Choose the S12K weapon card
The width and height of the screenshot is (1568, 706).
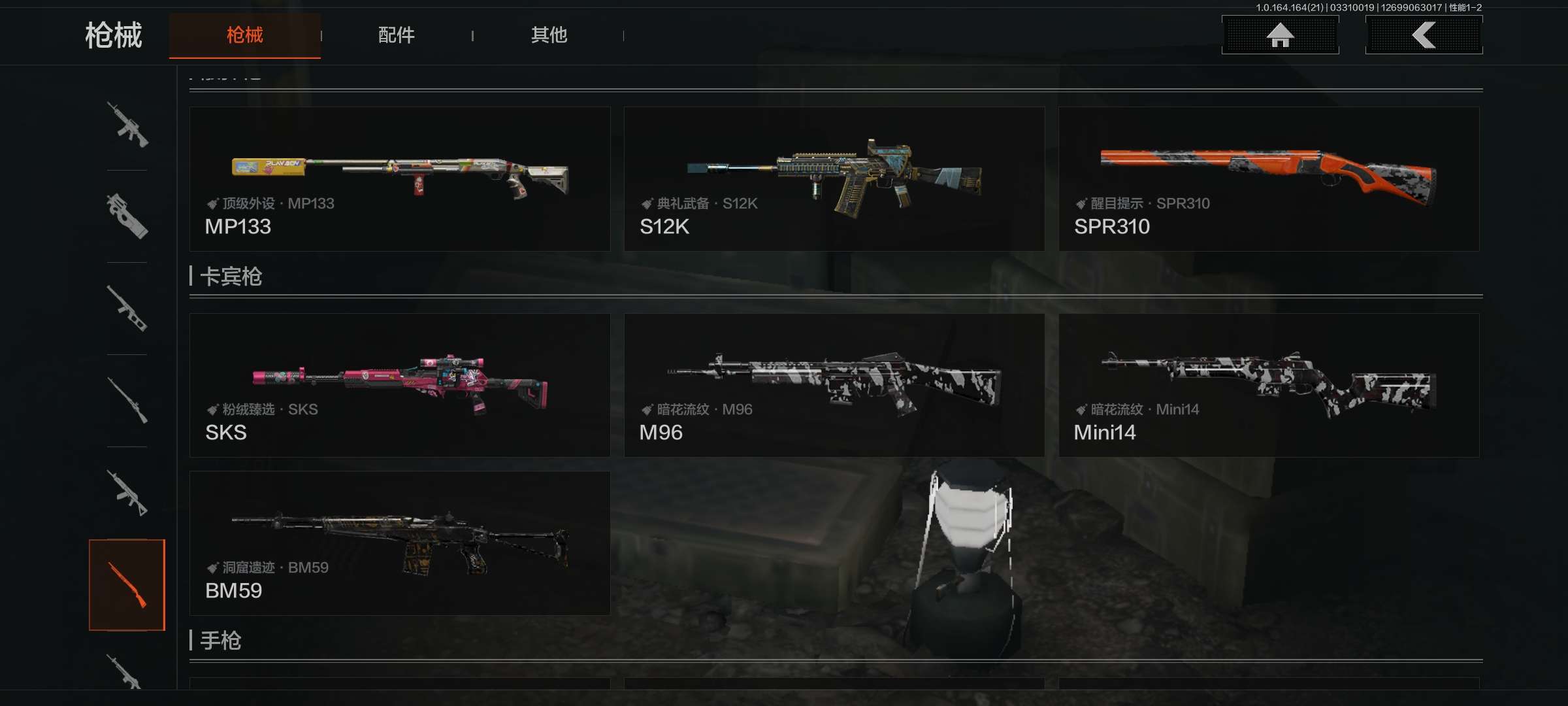point(834,179)
